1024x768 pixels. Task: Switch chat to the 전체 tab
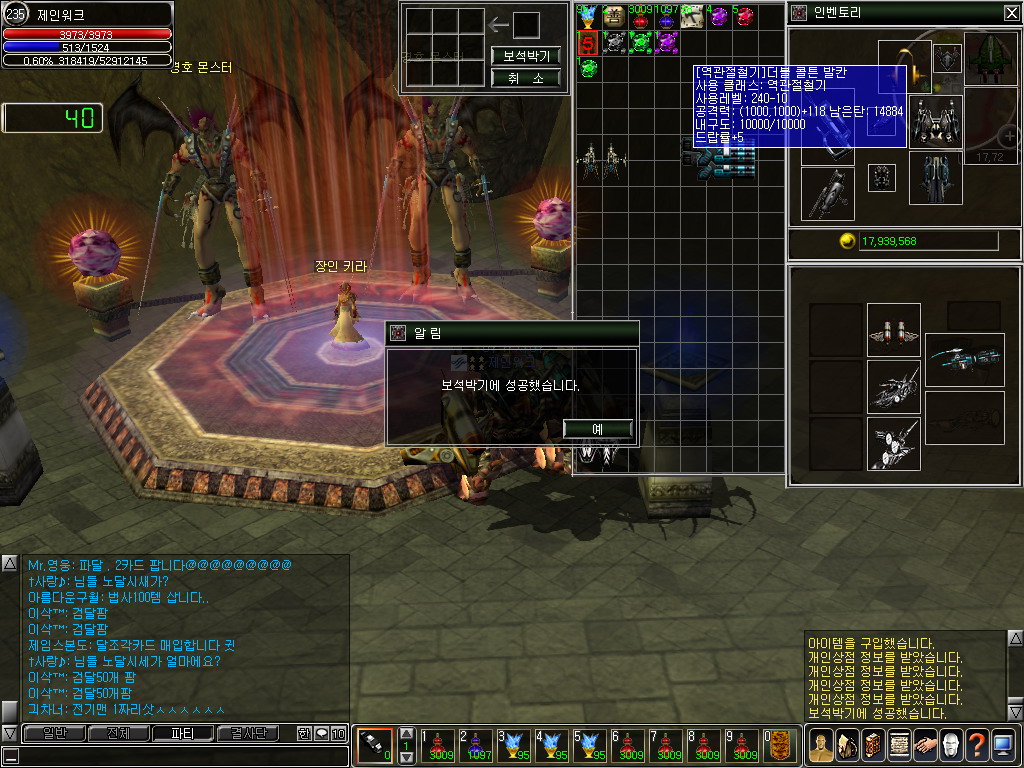click(x=118, y=733)
